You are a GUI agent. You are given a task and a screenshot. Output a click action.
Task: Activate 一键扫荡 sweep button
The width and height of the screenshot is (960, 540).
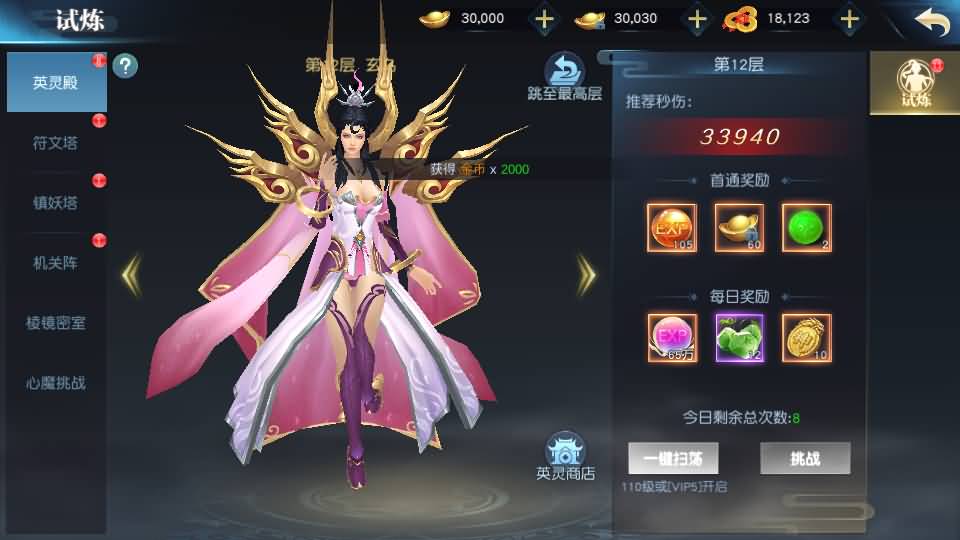(x=673, y=458)
